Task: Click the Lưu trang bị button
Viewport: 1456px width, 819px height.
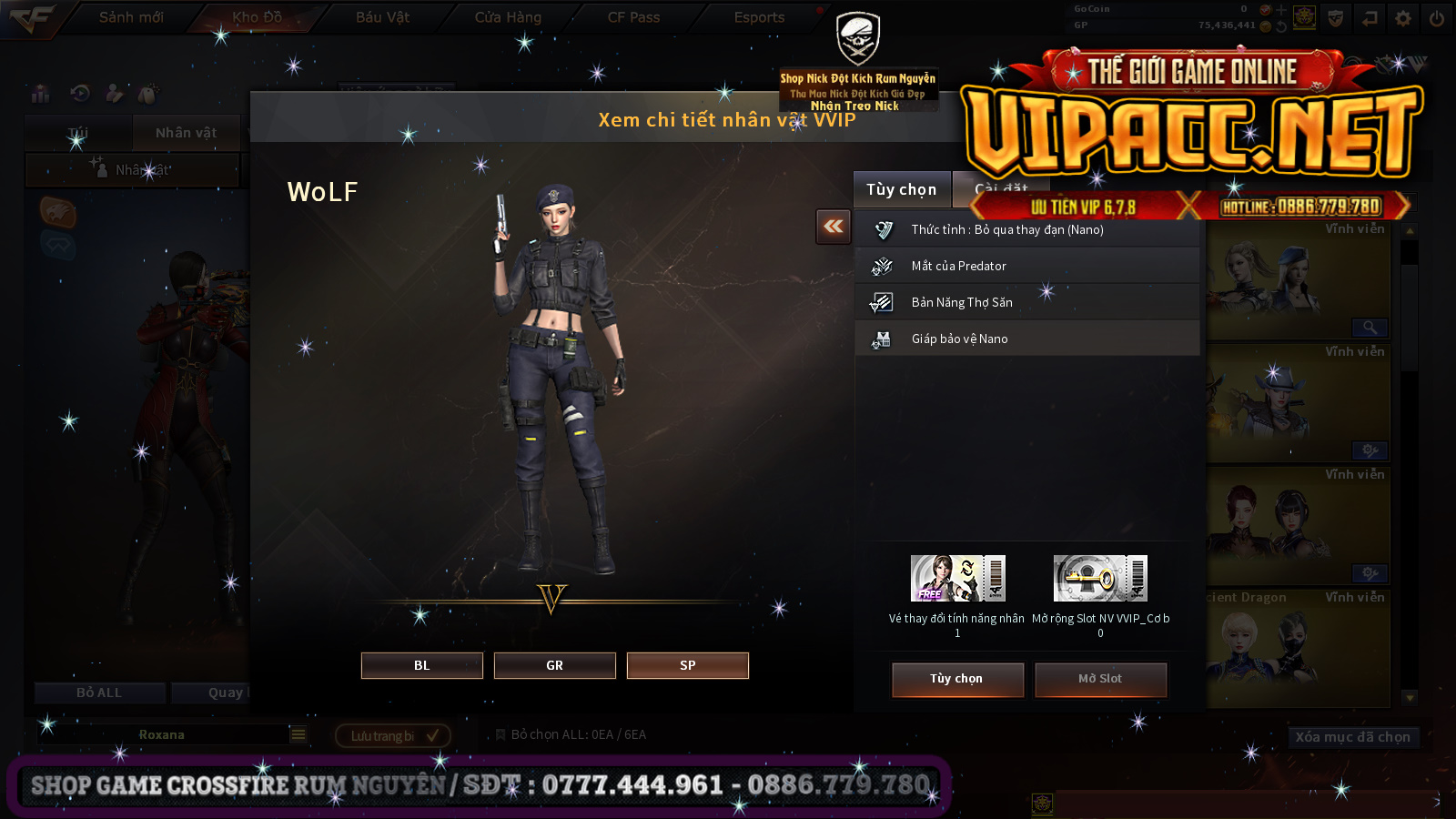Action: pyautogui.click(x=393, y=735)
